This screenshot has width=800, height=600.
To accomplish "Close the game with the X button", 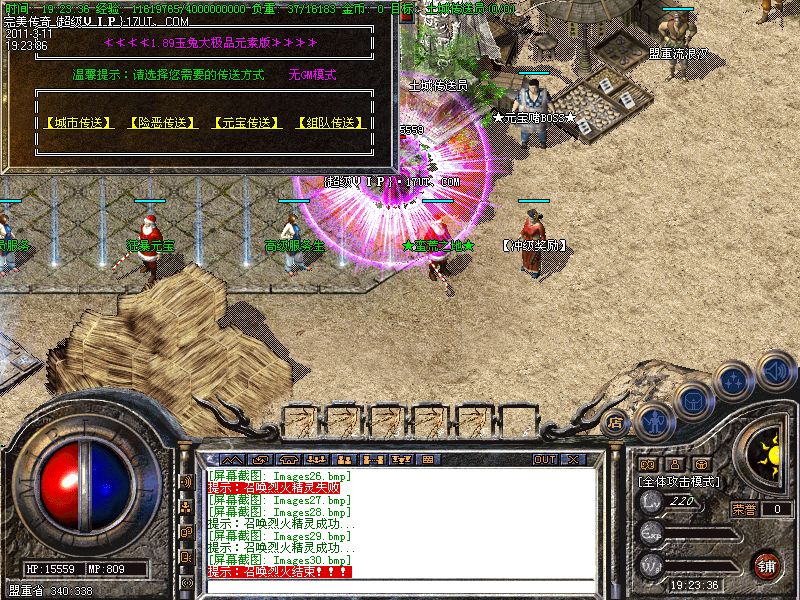I will click(x=573, y=460).
